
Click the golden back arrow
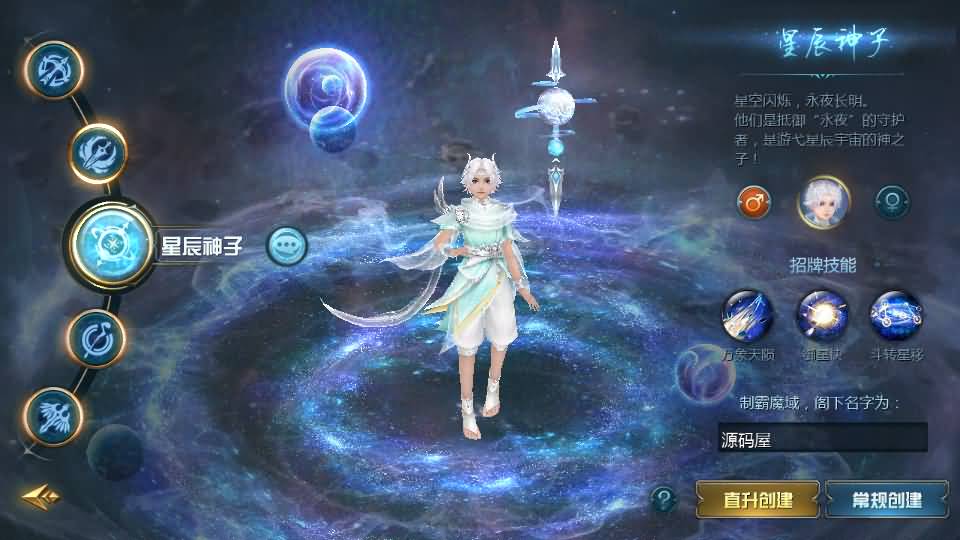(39, 496)
